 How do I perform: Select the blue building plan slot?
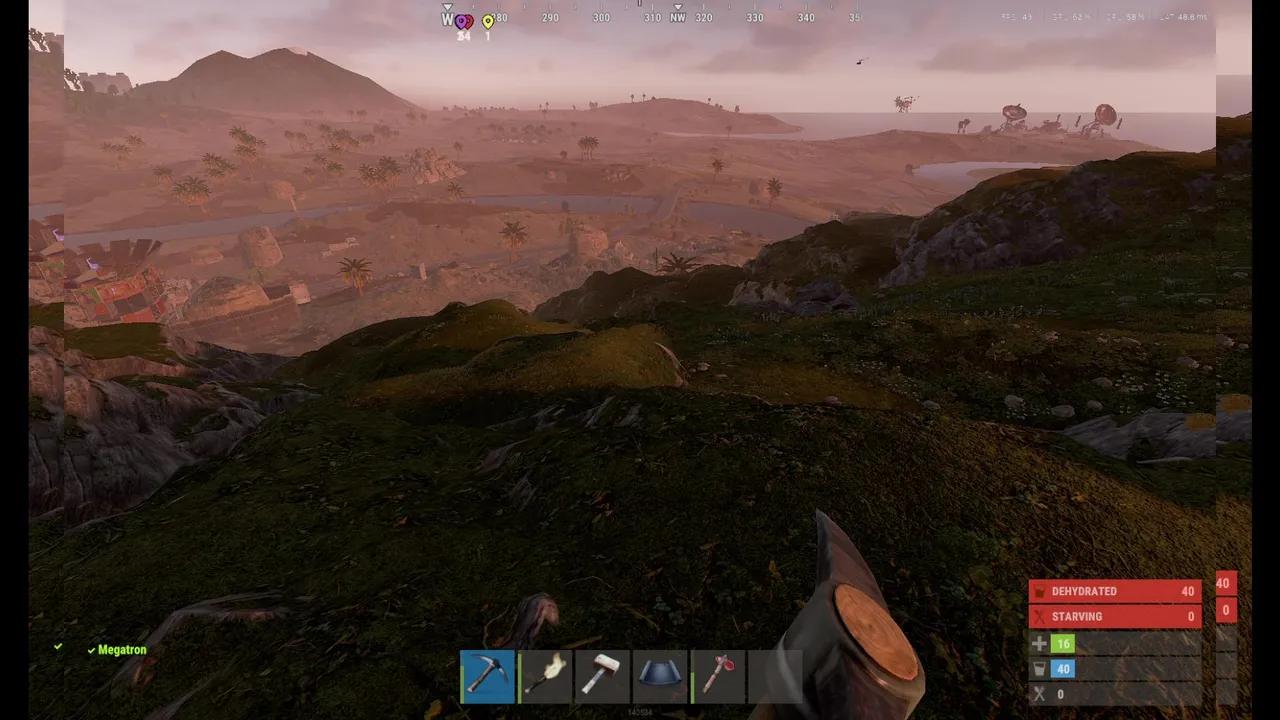660,677
